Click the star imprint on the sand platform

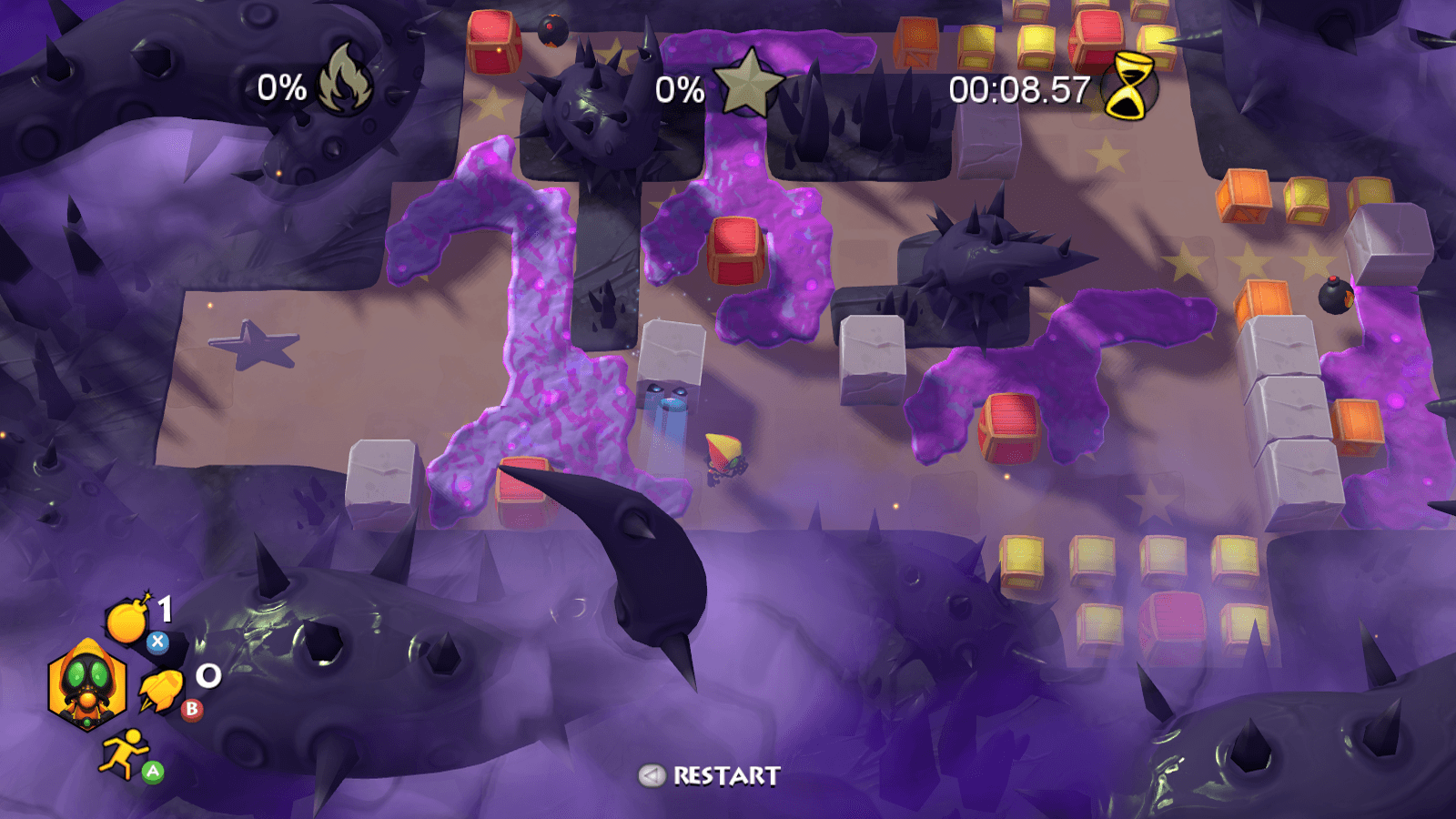click(x=253, y=343)
